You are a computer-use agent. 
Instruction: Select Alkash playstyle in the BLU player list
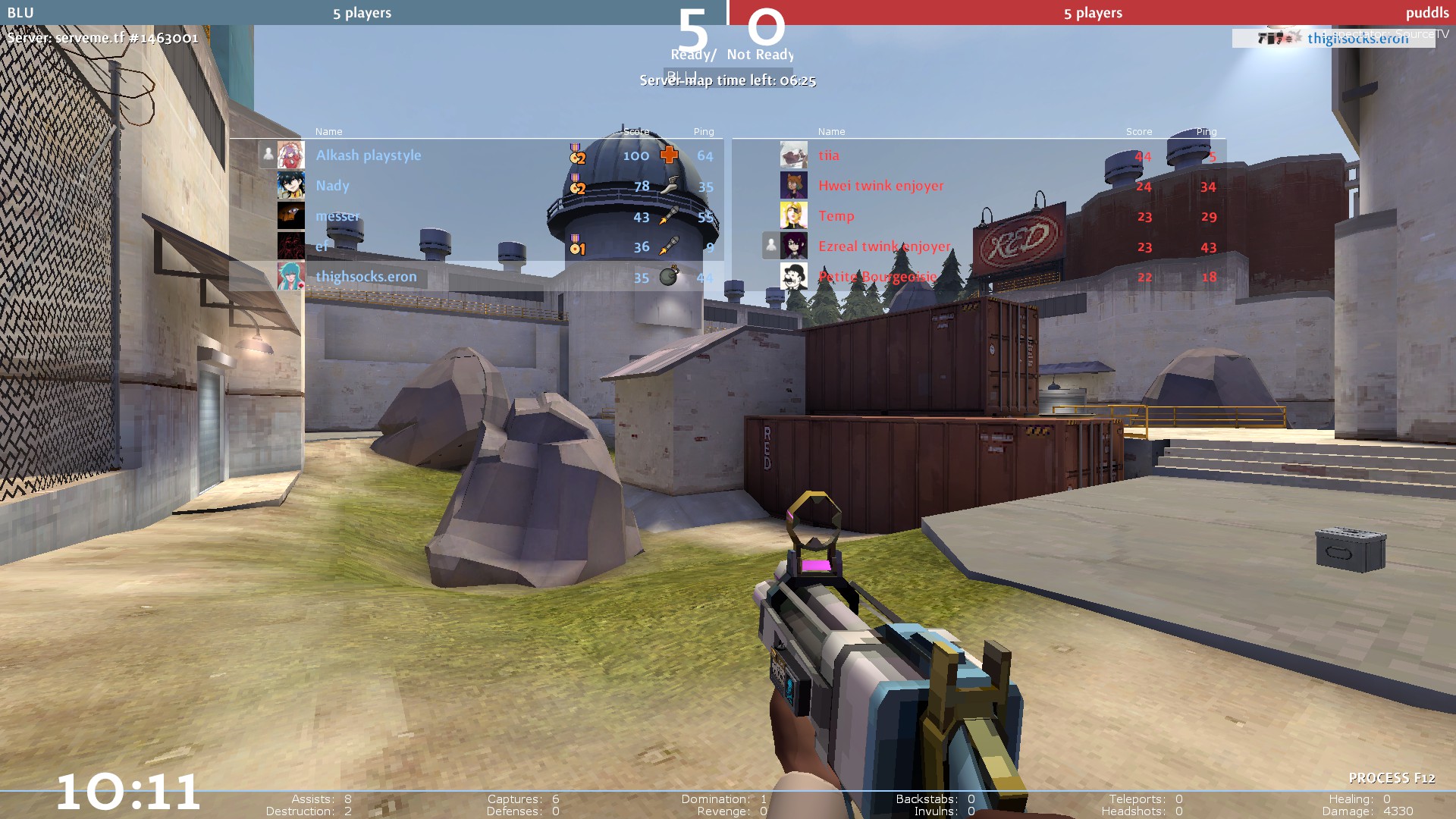369,155
